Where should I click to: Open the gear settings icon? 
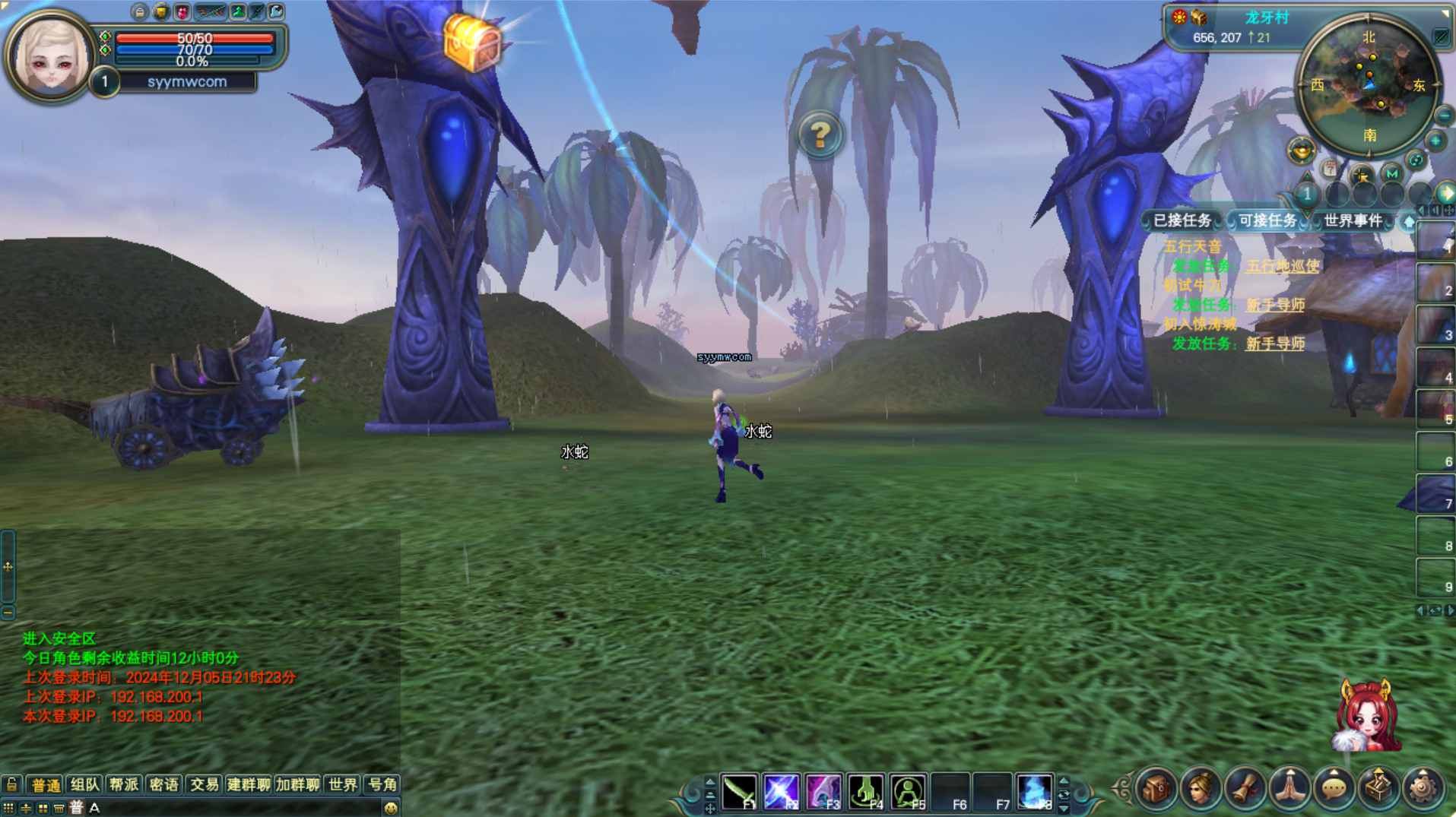1423,789
